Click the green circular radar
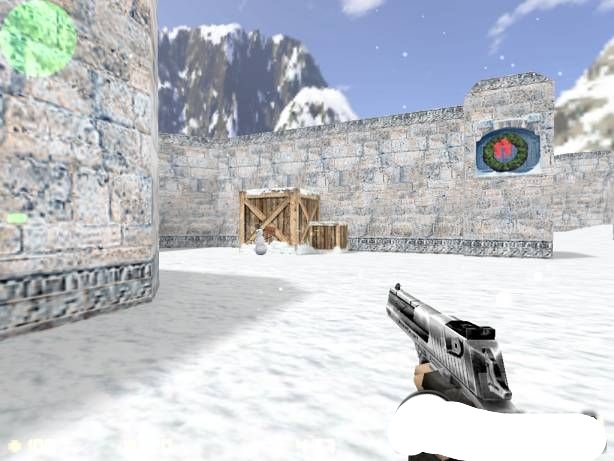This screenshot has width=614, height=461. point(37,38)
